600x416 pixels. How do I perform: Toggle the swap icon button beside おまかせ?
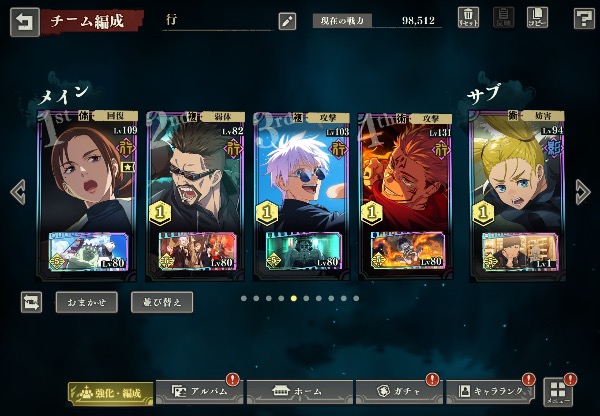(x=32, y=301)
